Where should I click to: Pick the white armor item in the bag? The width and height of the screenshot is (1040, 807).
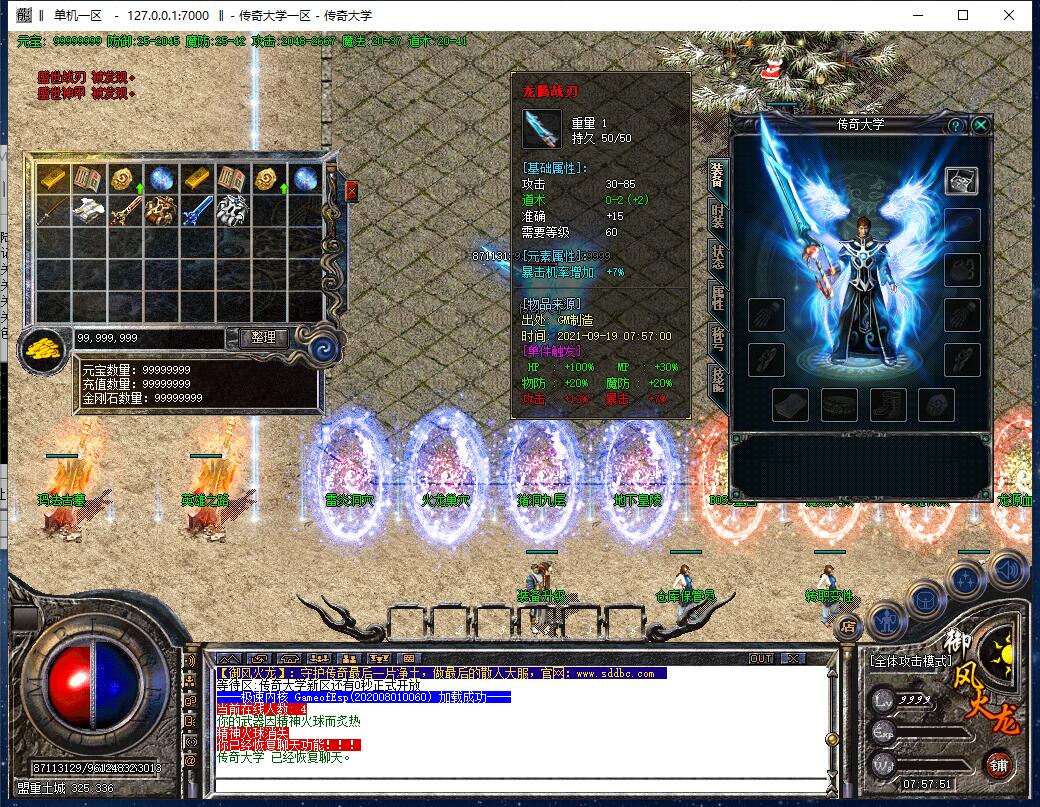pyautogui.click(x=88, y=211)
